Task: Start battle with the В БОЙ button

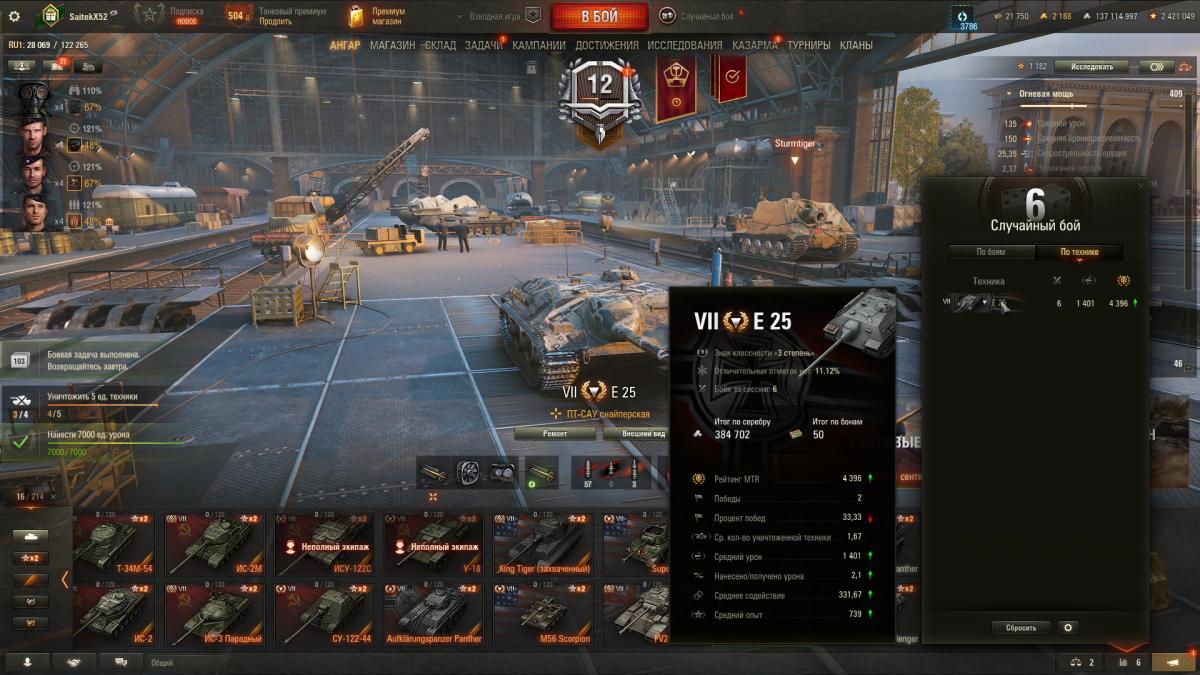Action: (600, 16)
